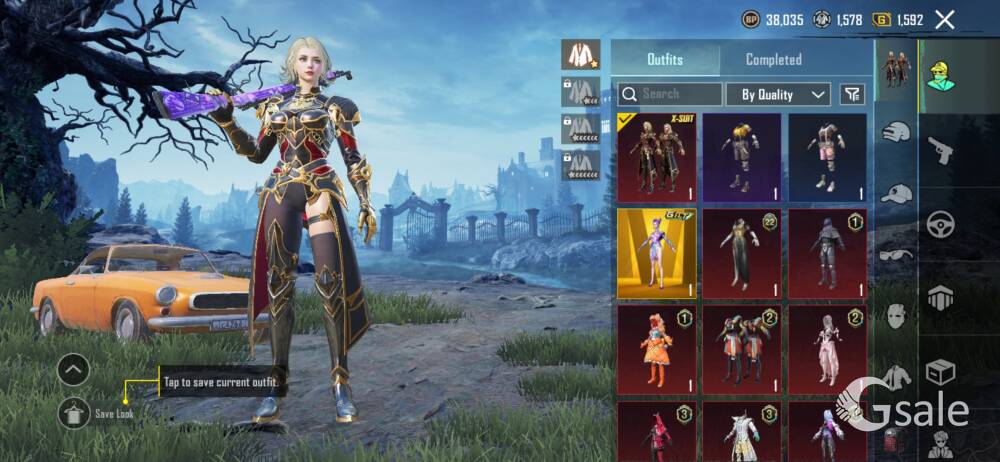Select the first unlocked outfit preset slot
Viewport: 1000px width, 462px height.
coord(580,54)
